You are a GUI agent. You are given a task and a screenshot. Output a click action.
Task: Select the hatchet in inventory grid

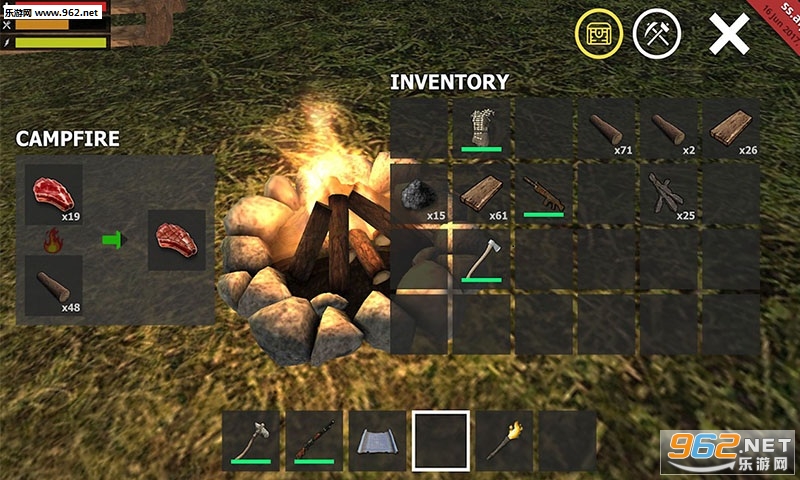483,258
